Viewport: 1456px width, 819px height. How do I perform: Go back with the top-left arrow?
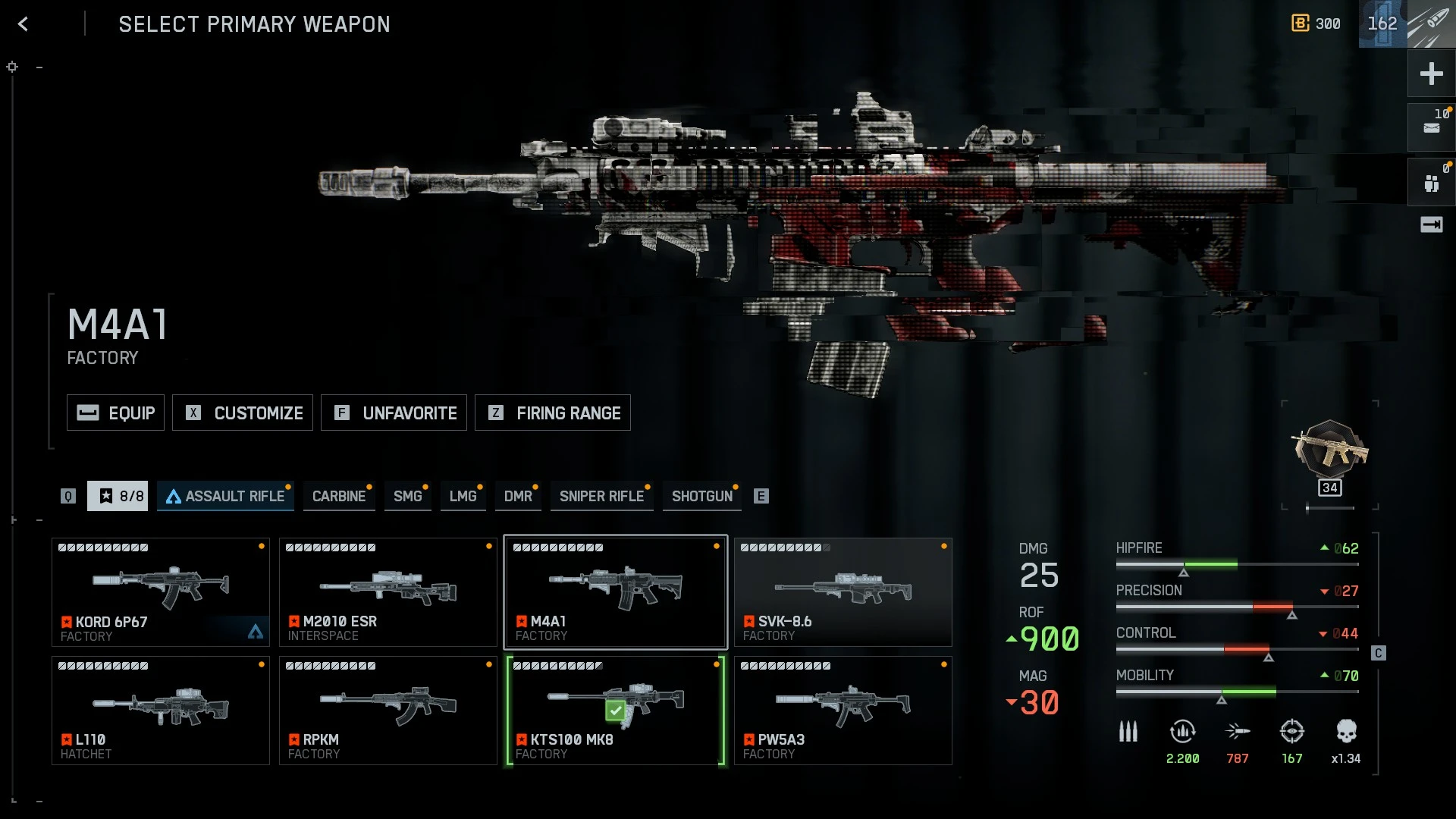pyautogui.click(x=23, y=24)
